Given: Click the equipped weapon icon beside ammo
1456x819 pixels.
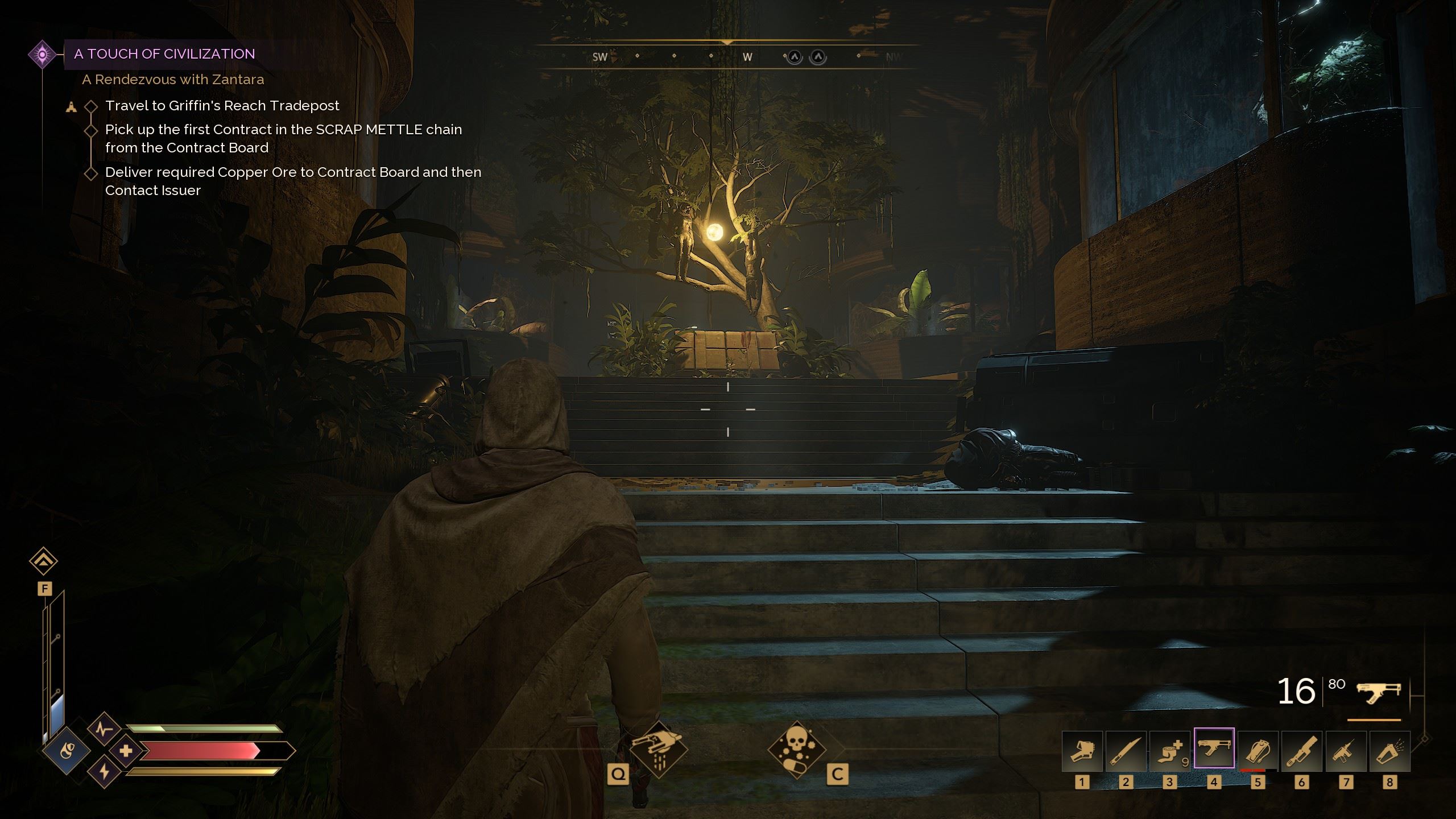Looking at the screenshot, I should pos(1378,693).
